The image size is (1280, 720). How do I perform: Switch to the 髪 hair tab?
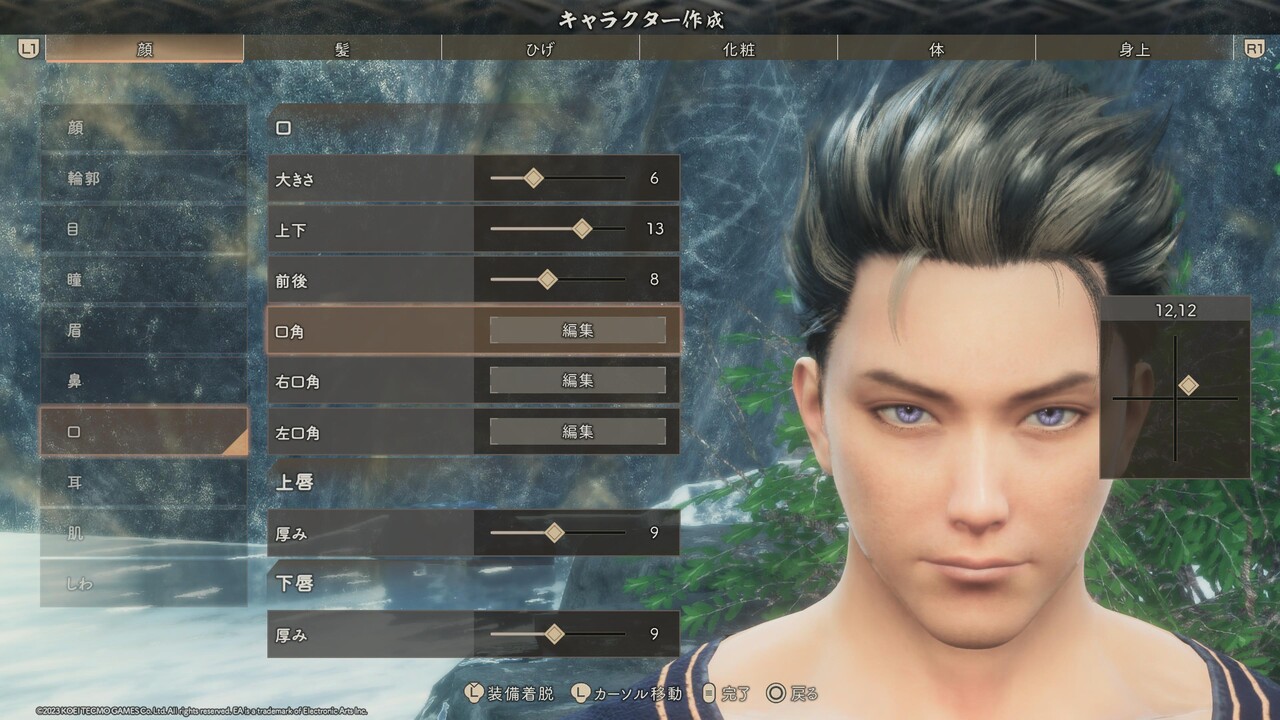pyautogui.click(x=342, y=49)
